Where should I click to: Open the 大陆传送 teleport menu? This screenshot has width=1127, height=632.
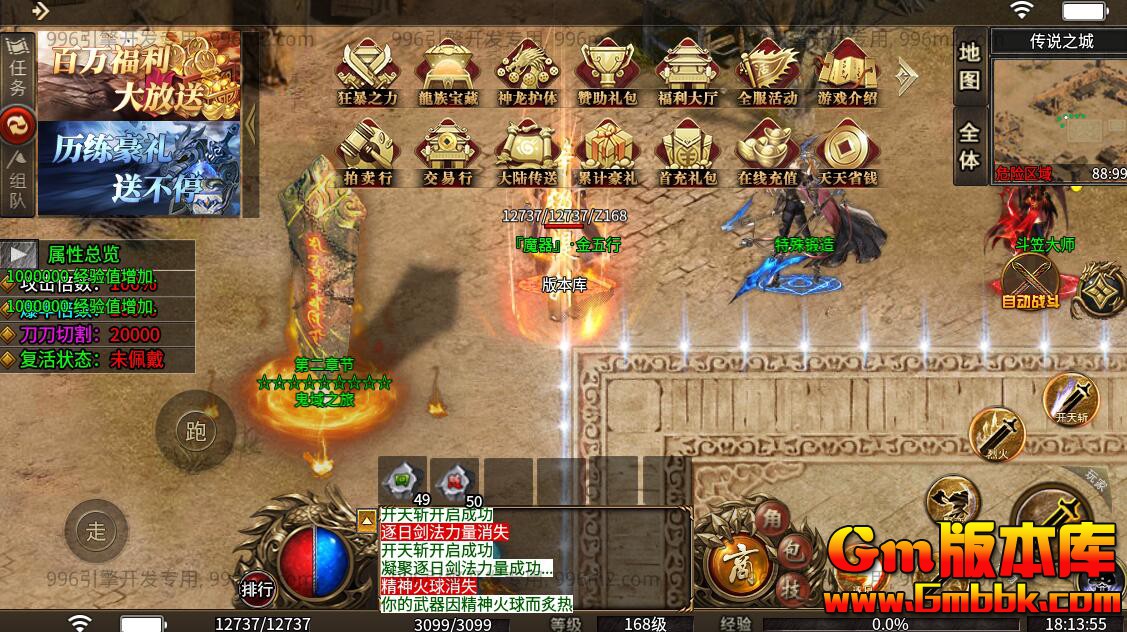pos(527,150)
